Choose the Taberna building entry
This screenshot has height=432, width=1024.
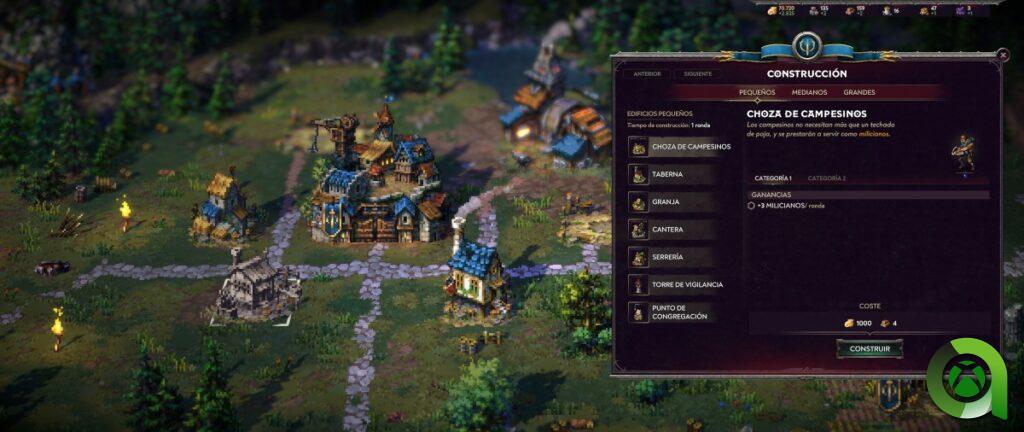click(x=682, y=174)
